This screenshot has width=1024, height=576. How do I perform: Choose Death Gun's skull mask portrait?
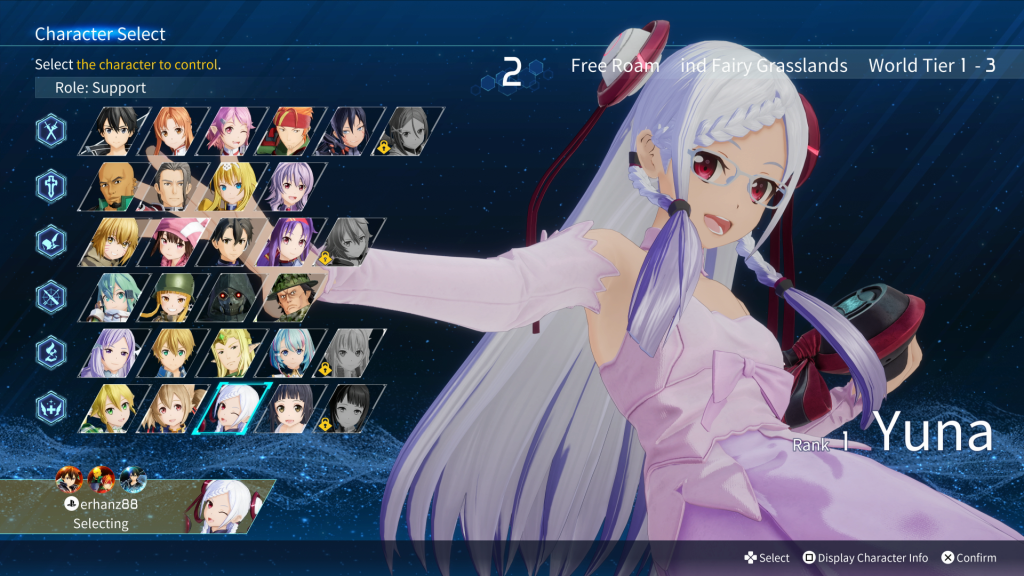pyautogui.click(x=235, y=297)
